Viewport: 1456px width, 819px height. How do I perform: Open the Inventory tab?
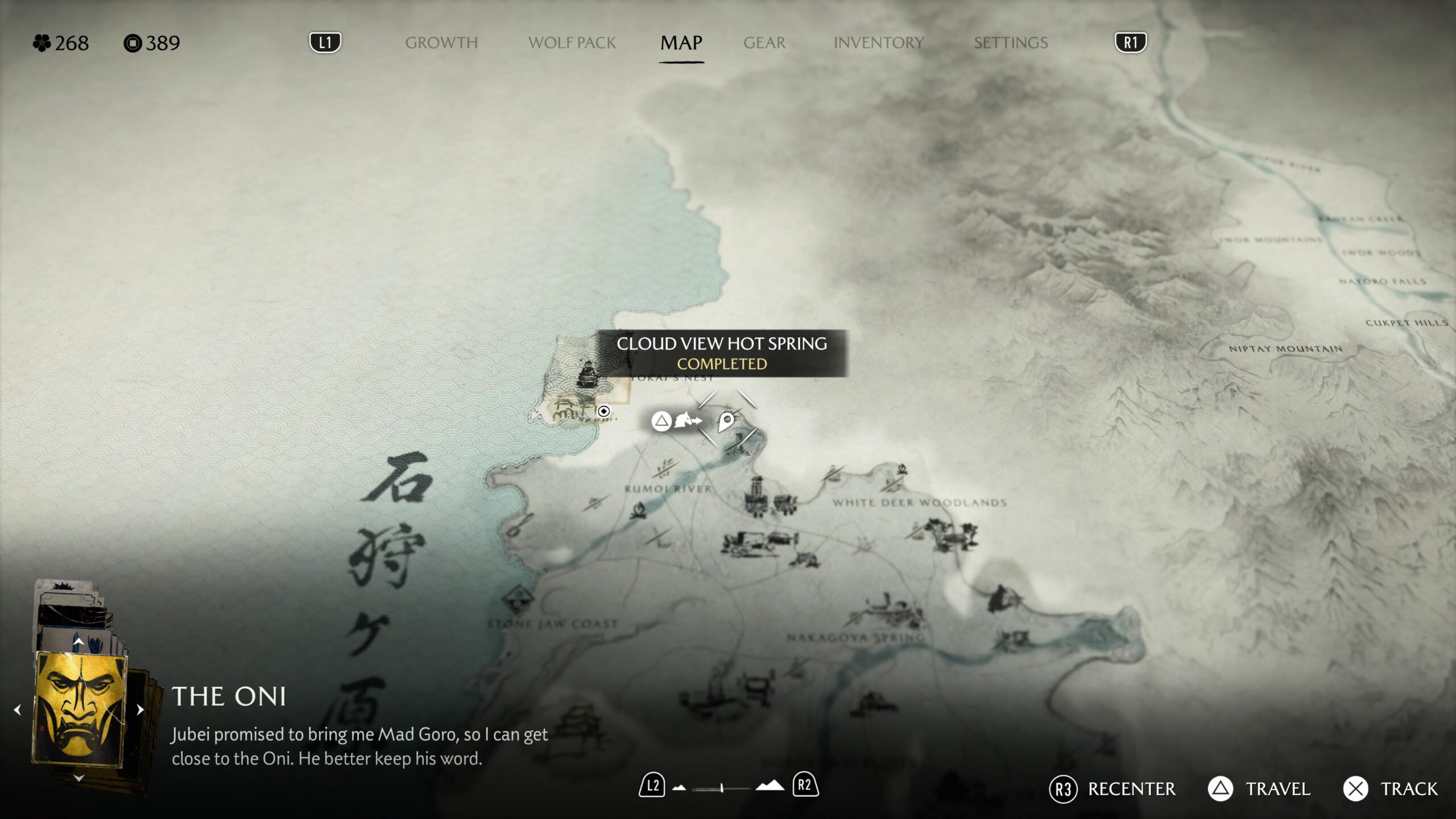[x=878, y=43]
